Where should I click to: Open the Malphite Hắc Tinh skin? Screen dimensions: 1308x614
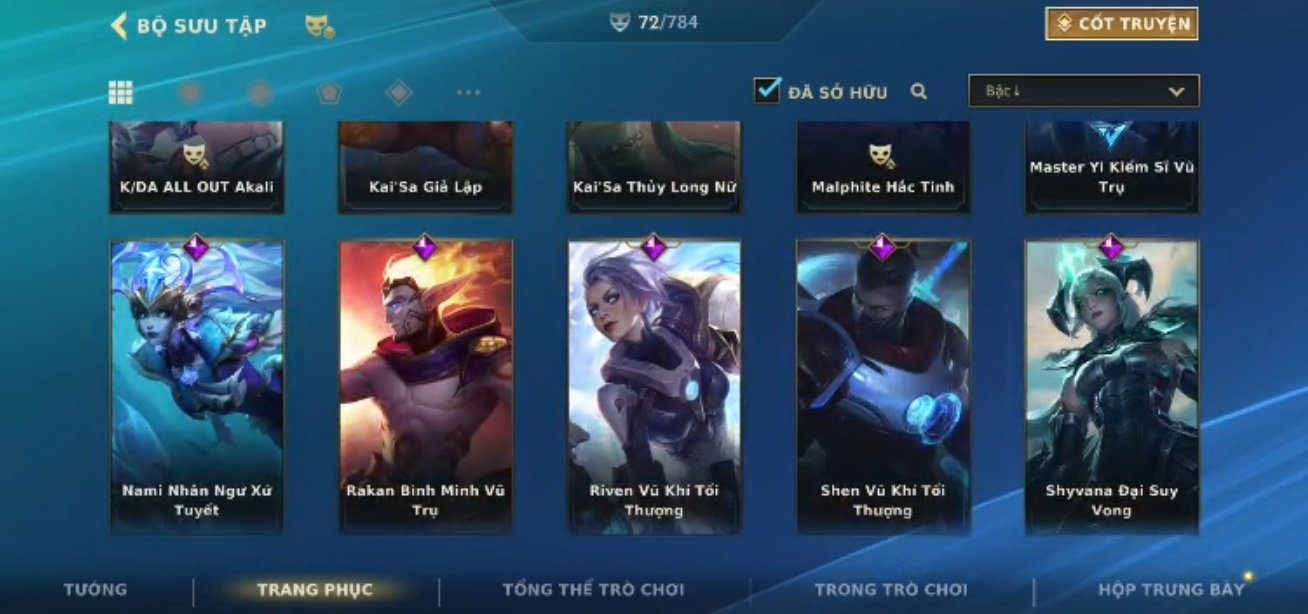(883, 168)
